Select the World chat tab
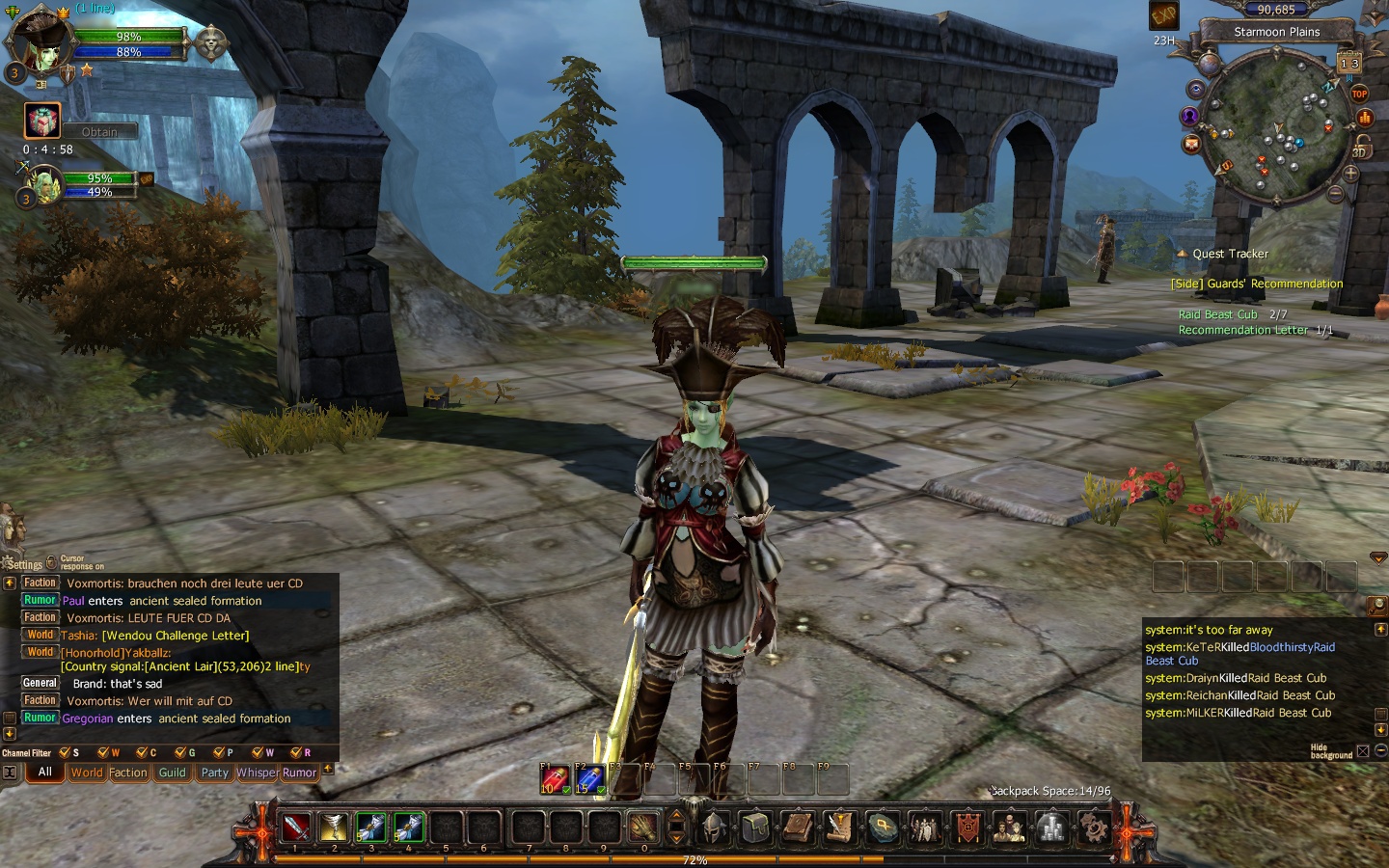Viewport: 1389px width, 868px height. coord(86,773)
